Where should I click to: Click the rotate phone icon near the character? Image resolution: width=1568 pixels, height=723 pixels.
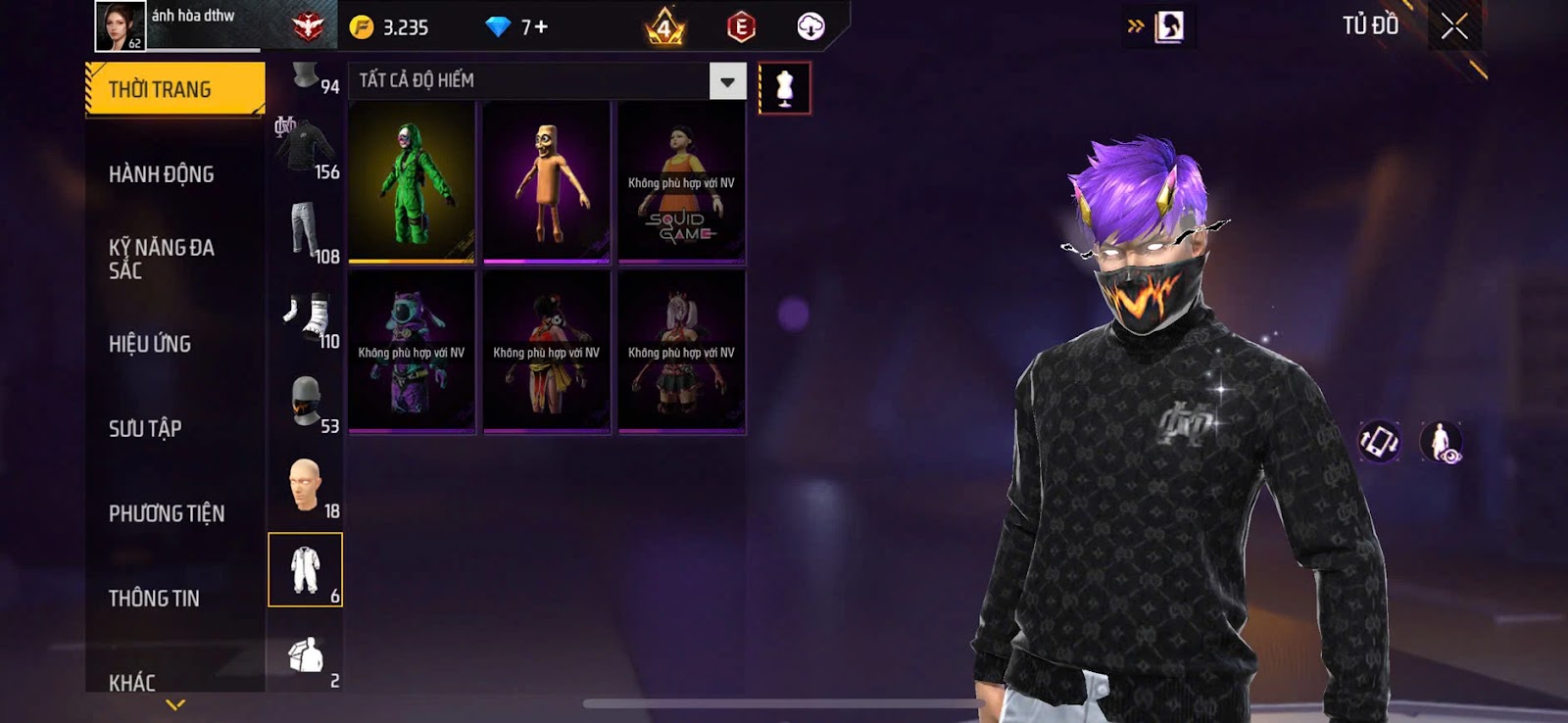point(1379,442)
